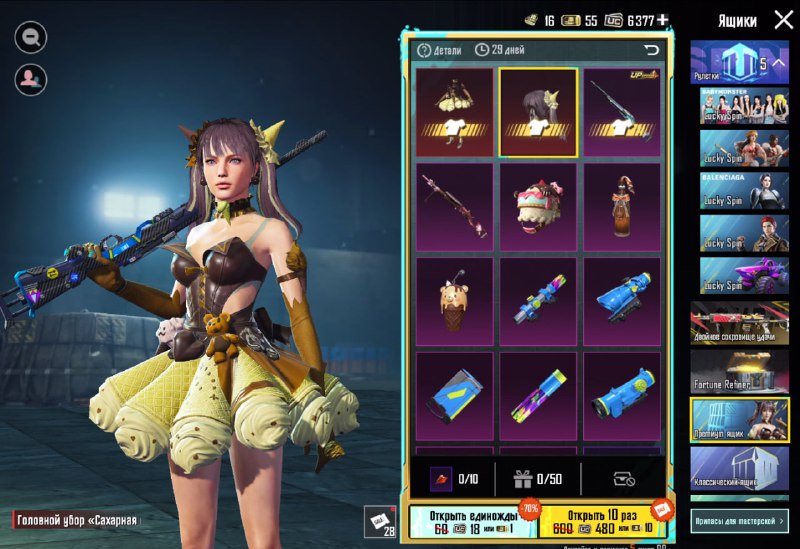Select the twin-tail headgear reward
800x549 pixels.
click(x=538, y=112)
